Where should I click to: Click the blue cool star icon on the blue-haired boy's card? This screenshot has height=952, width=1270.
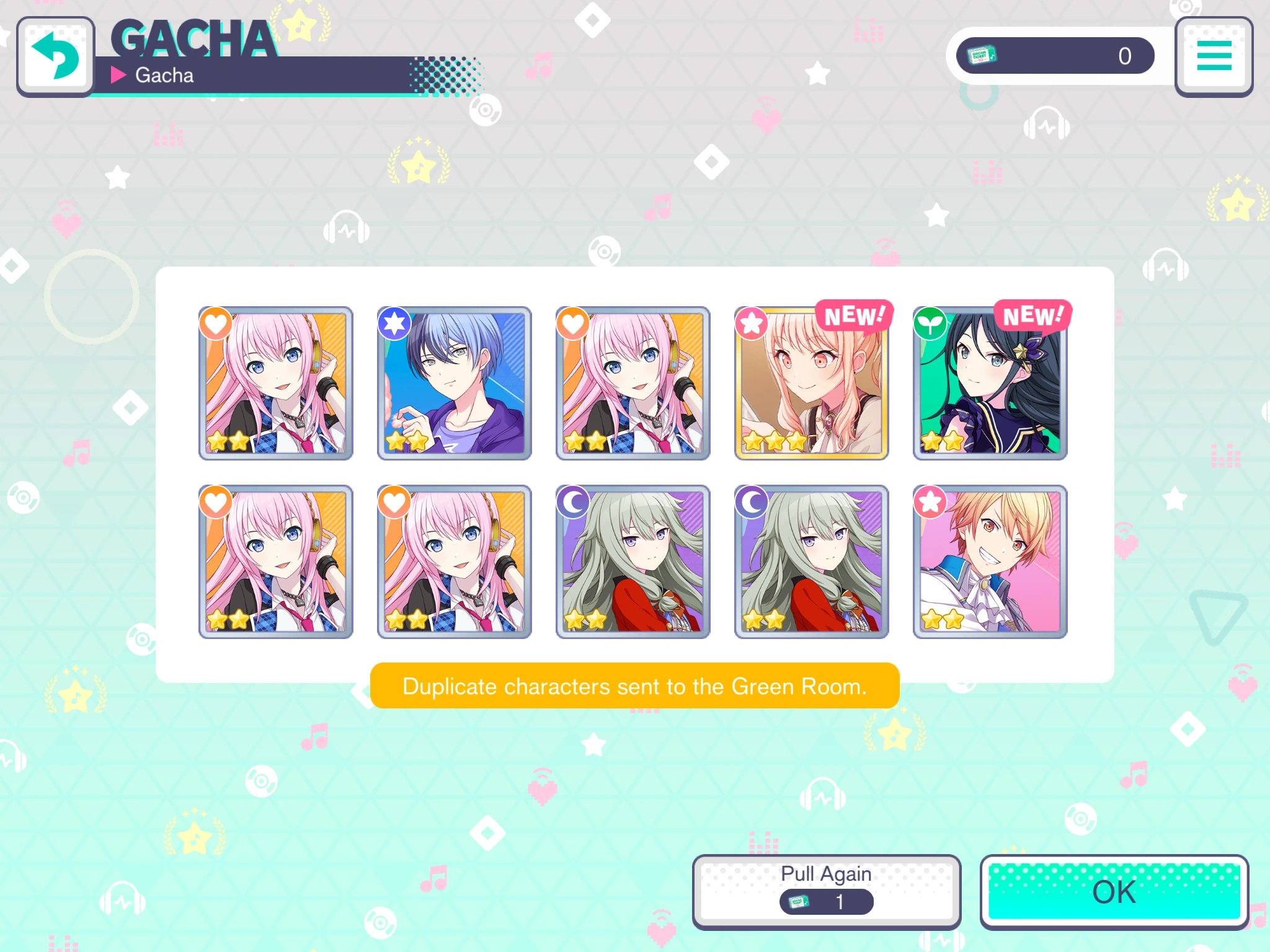[x=395, y=324]
